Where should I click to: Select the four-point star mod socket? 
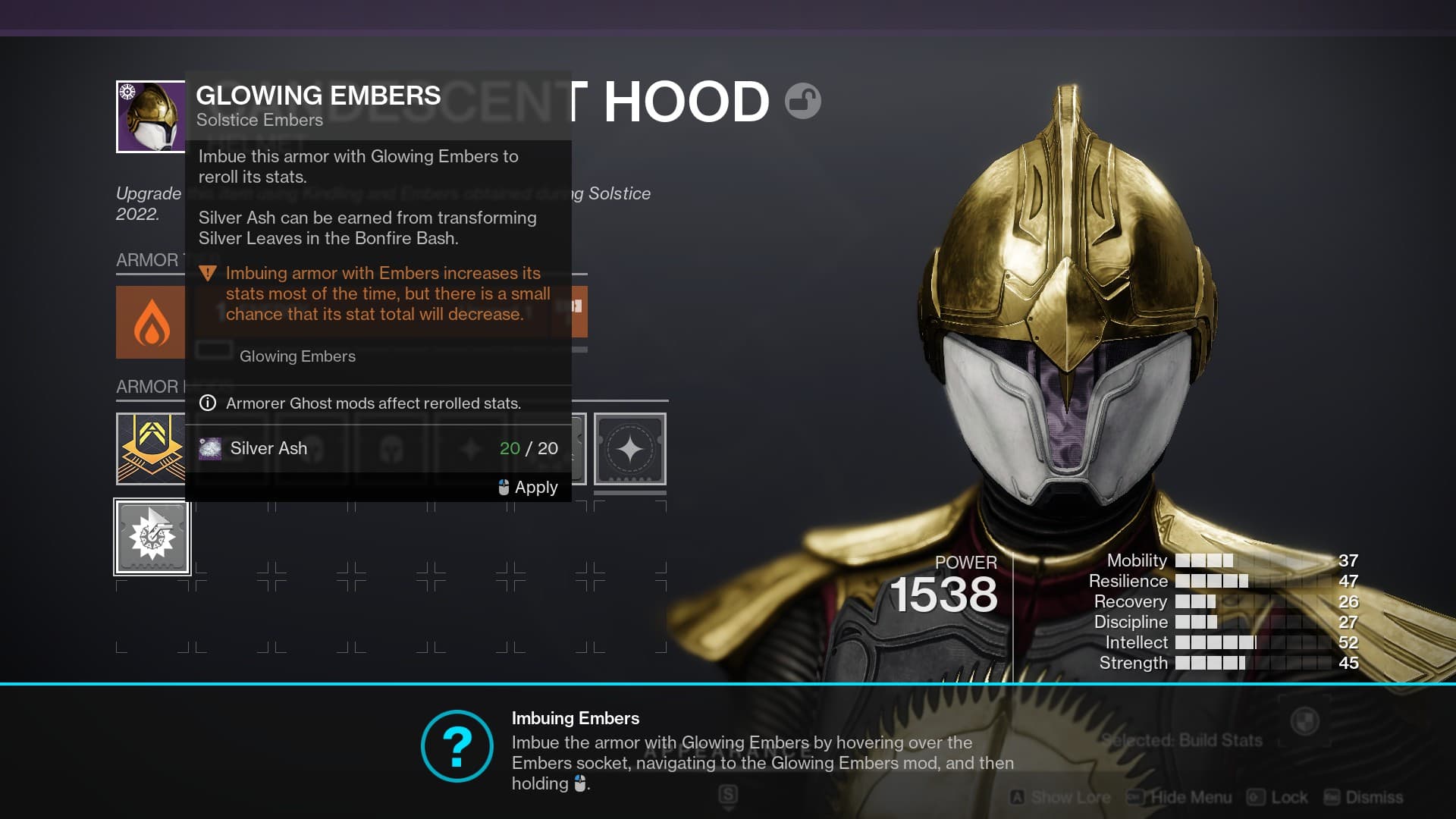tap(629, 449)
